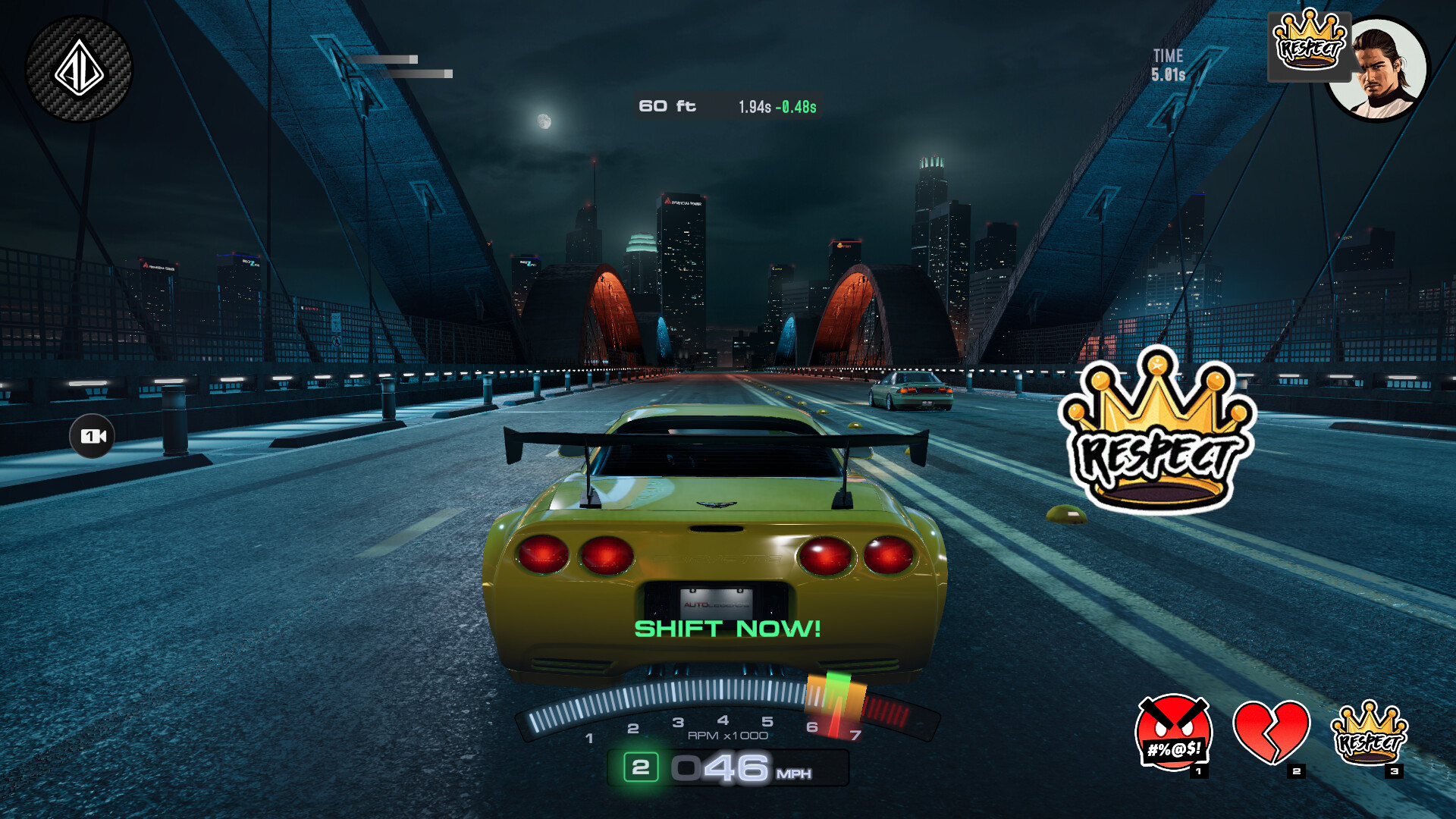Send the angry cursing emote
This screenshot has height=819, width=1456.
click(1173, 733)
